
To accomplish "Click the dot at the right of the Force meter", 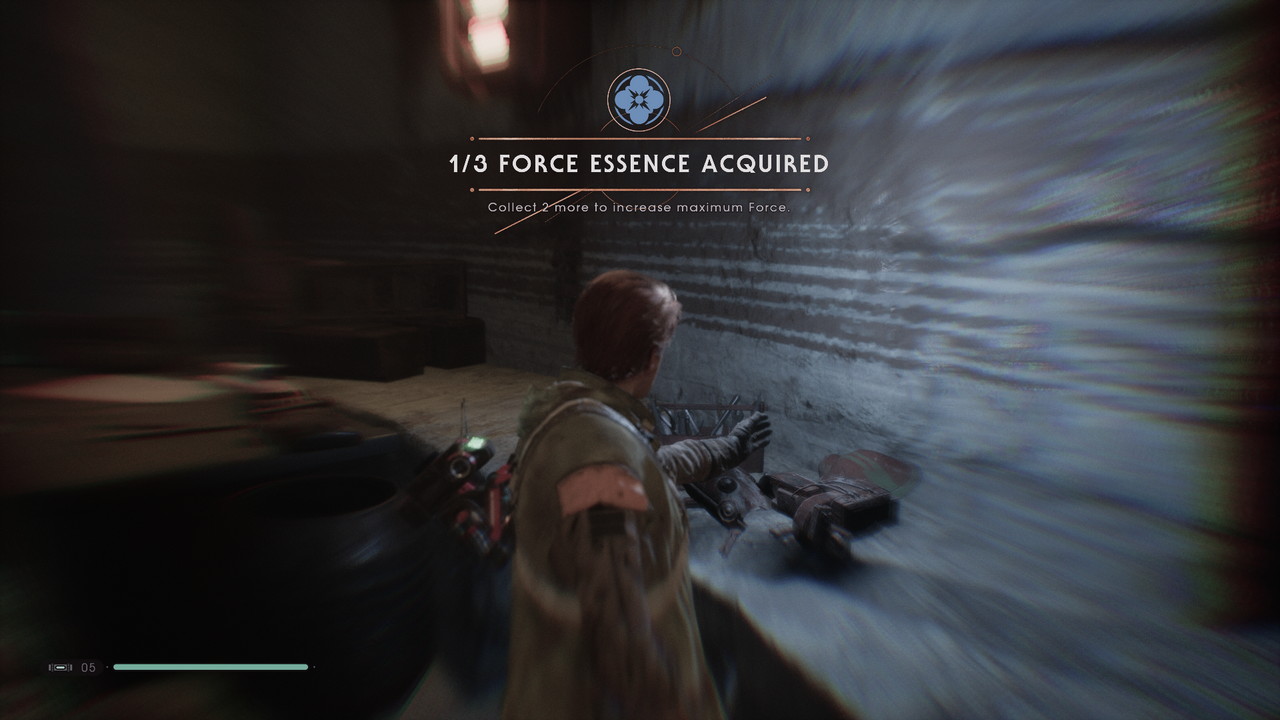I will coord(314,667).
